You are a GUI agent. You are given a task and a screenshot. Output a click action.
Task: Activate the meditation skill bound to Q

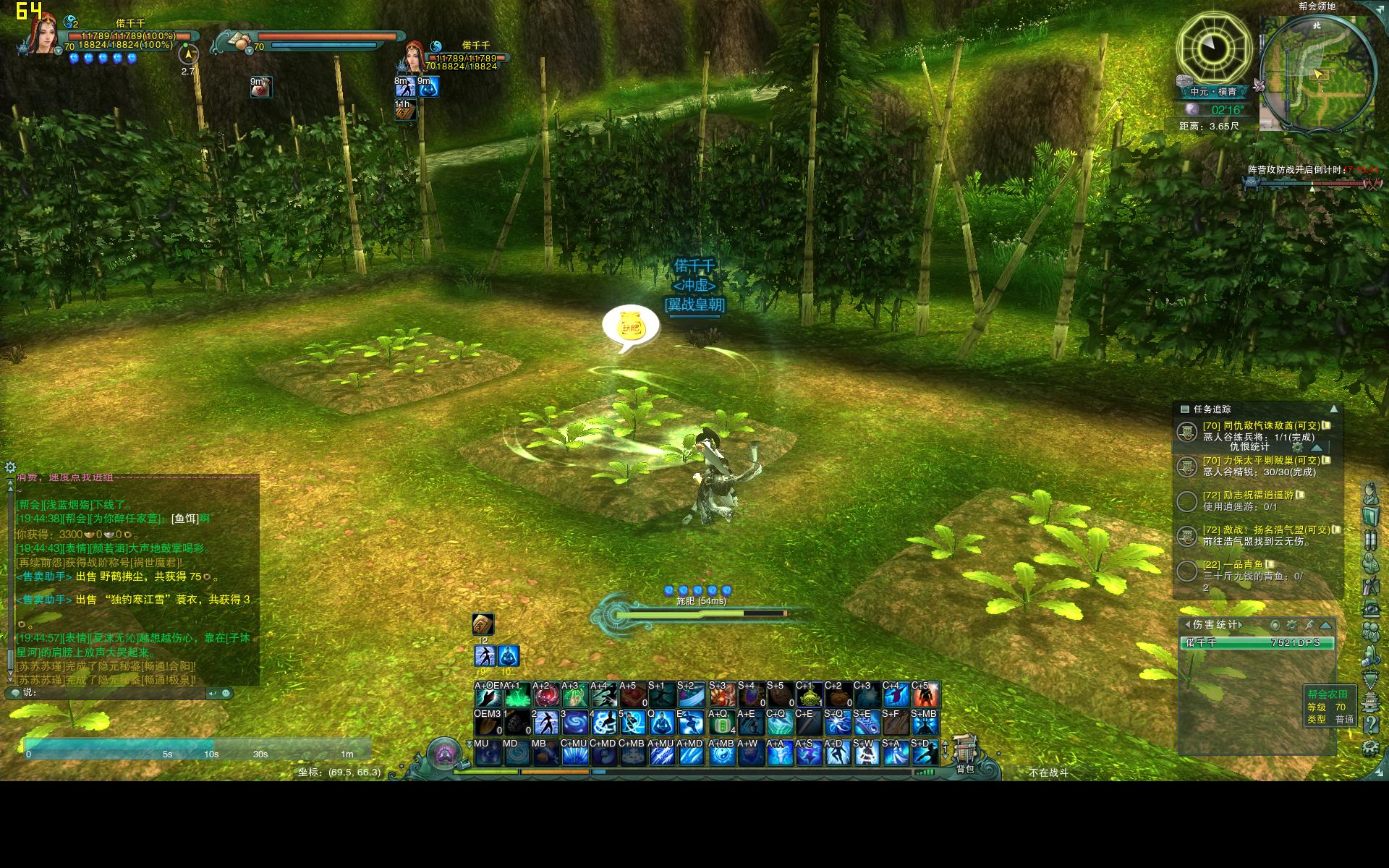[x=661, y=723]
